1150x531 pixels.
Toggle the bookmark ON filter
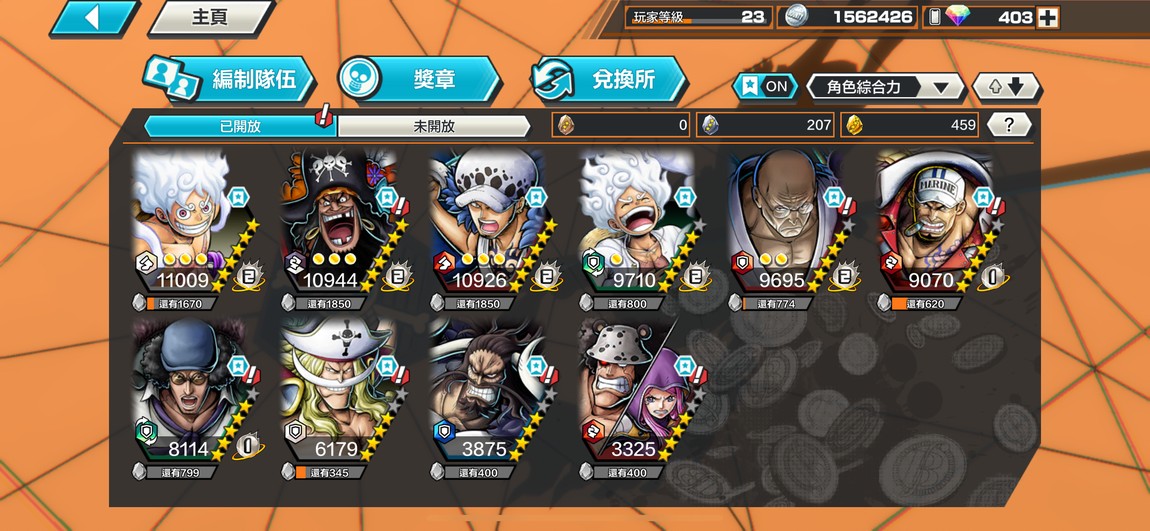click(766, 87)
